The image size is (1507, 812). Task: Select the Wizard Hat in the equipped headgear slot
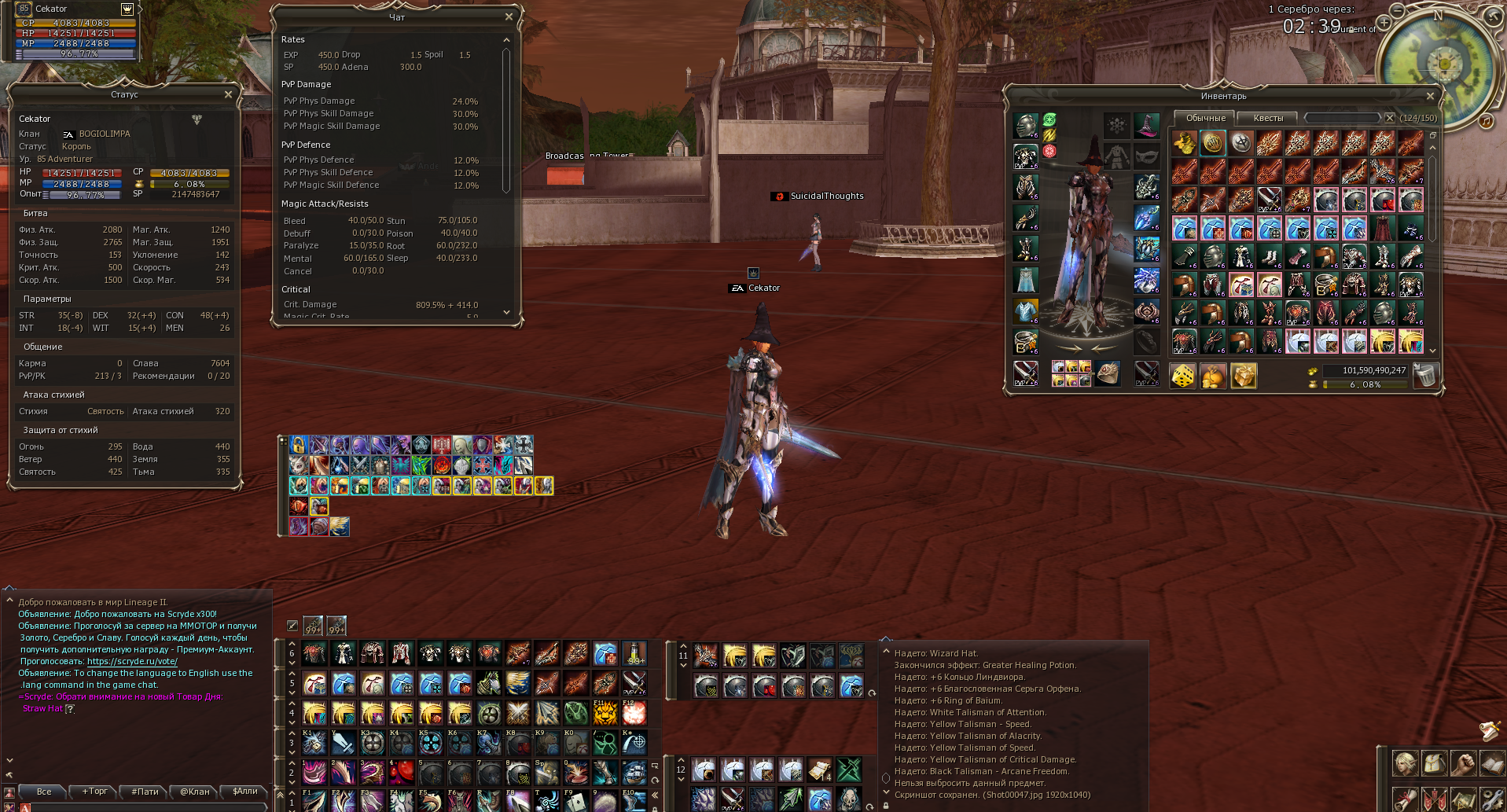(1147, 126)
